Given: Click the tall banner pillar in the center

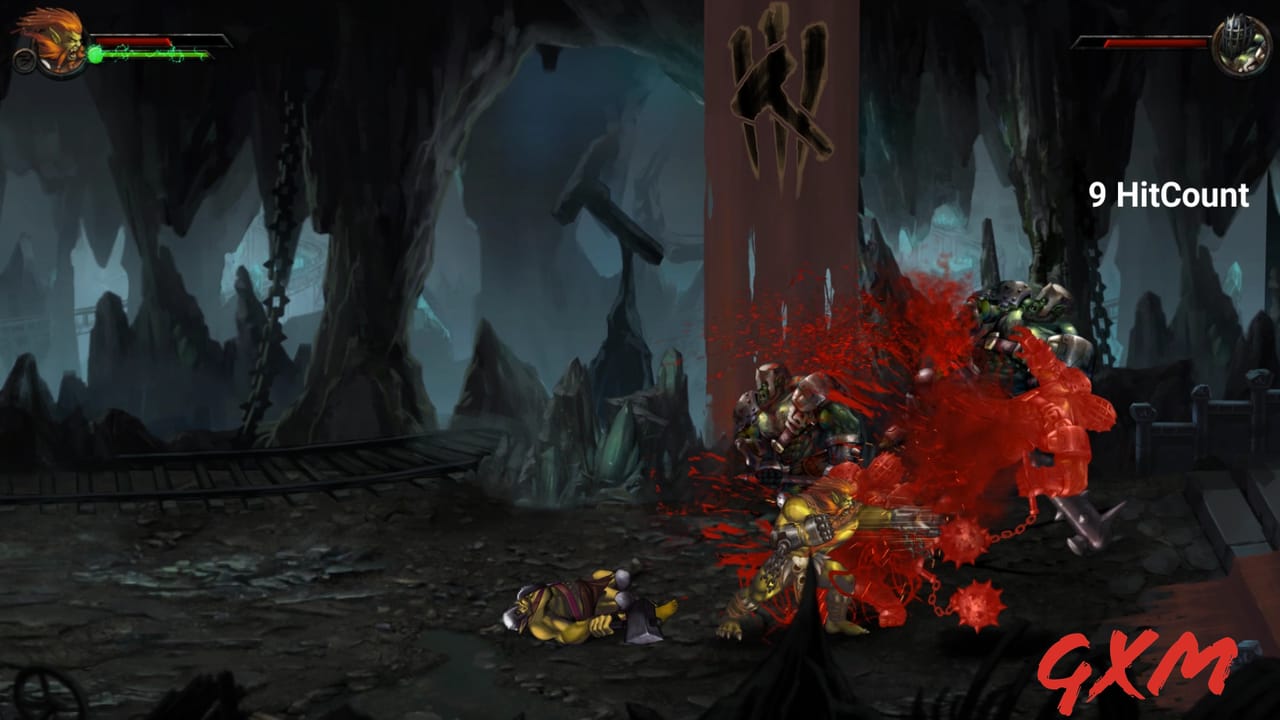Looking at the screenshot, I should 770,250.
